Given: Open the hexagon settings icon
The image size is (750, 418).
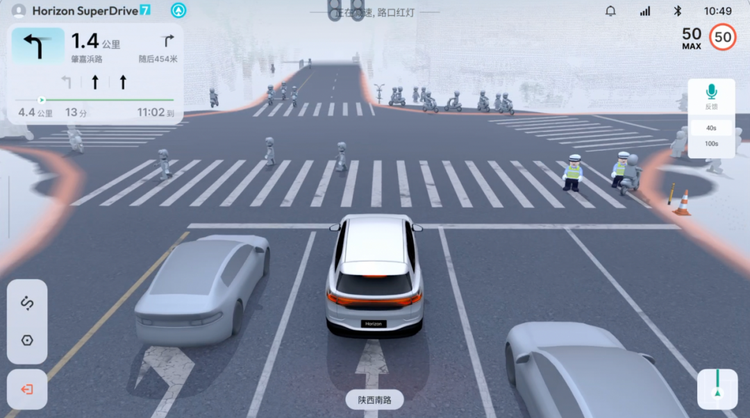Looking at the screenshot, I should click(27, 340).
